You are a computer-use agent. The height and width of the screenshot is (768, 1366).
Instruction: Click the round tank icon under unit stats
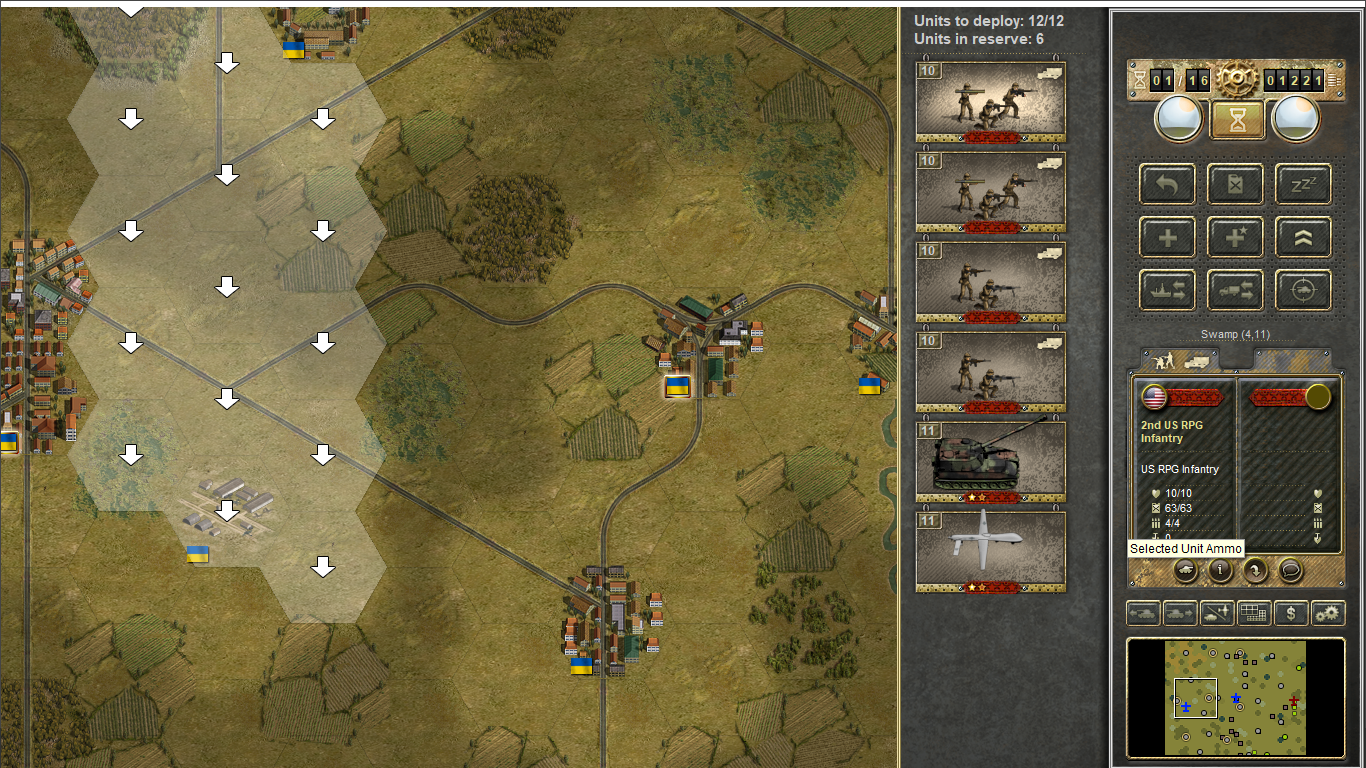(x=1185, y=570)
